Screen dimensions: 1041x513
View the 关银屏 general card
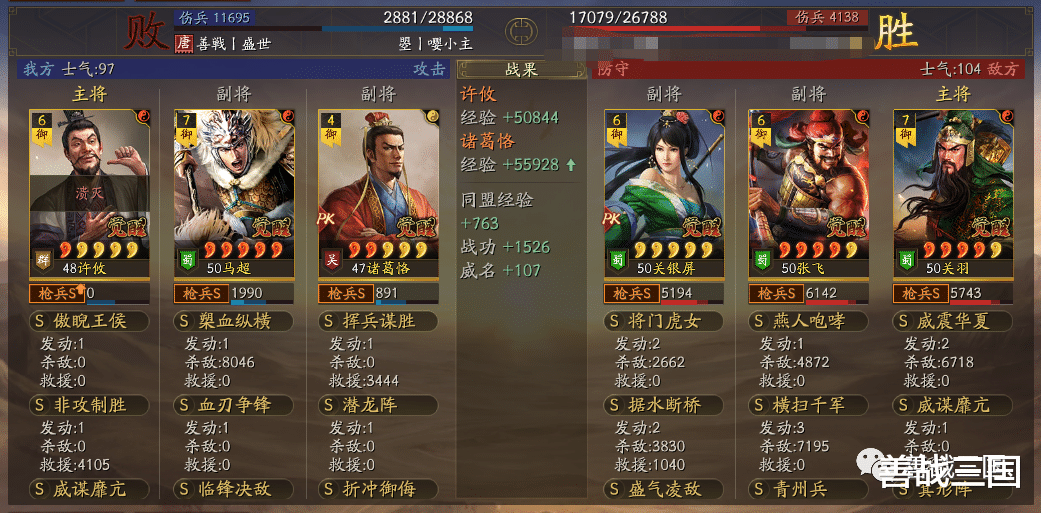(x=663, y=192)
